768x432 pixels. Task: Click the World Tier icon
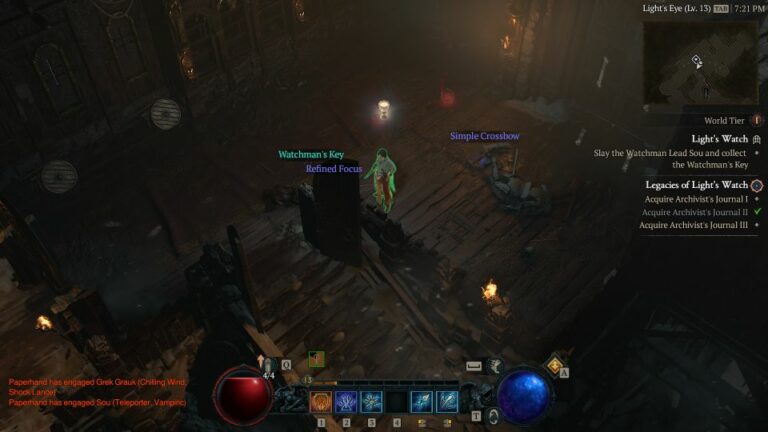click(757, 120)
